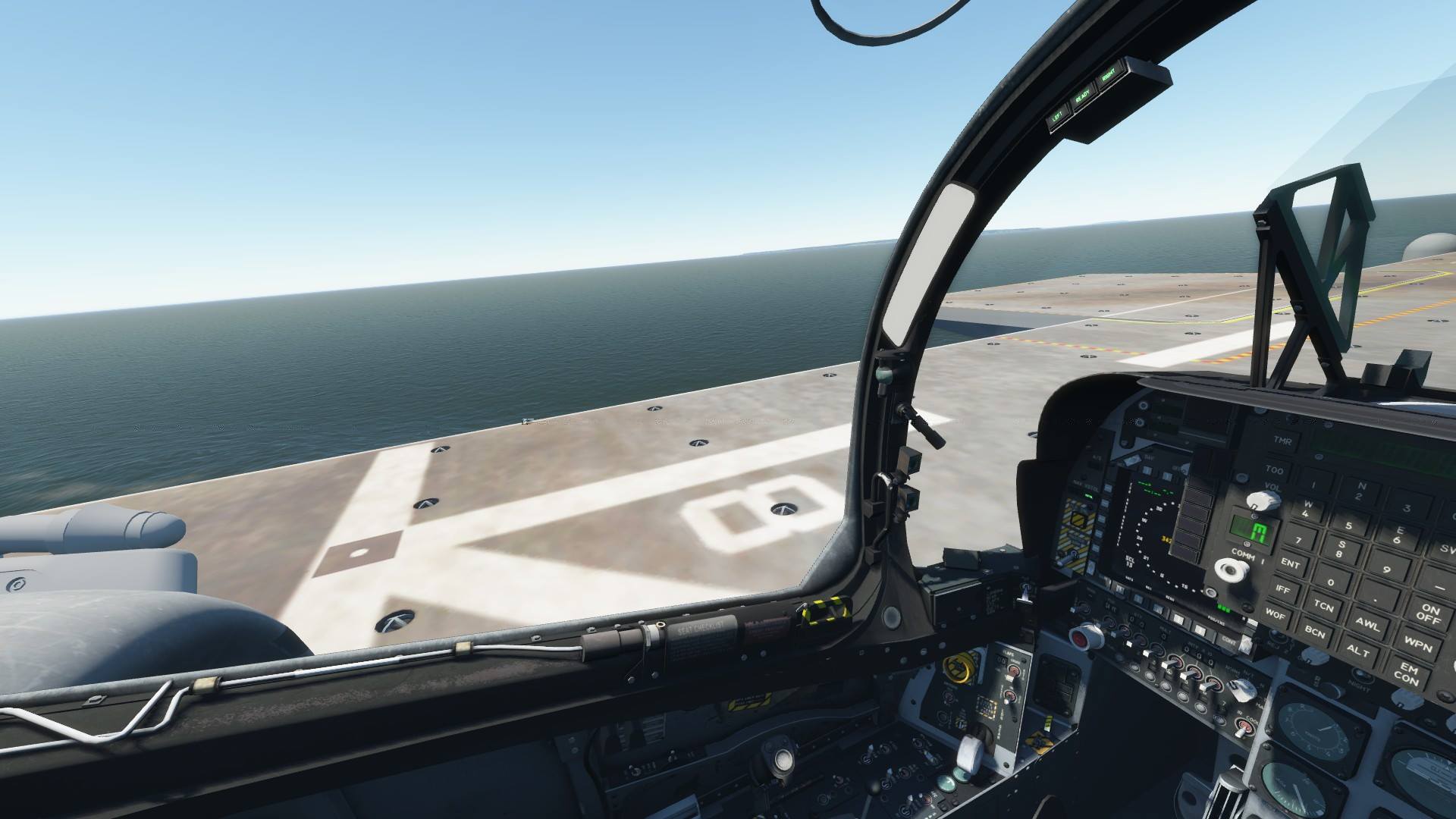
Task: Activate the TOO button
Action: coord(1274,471)
